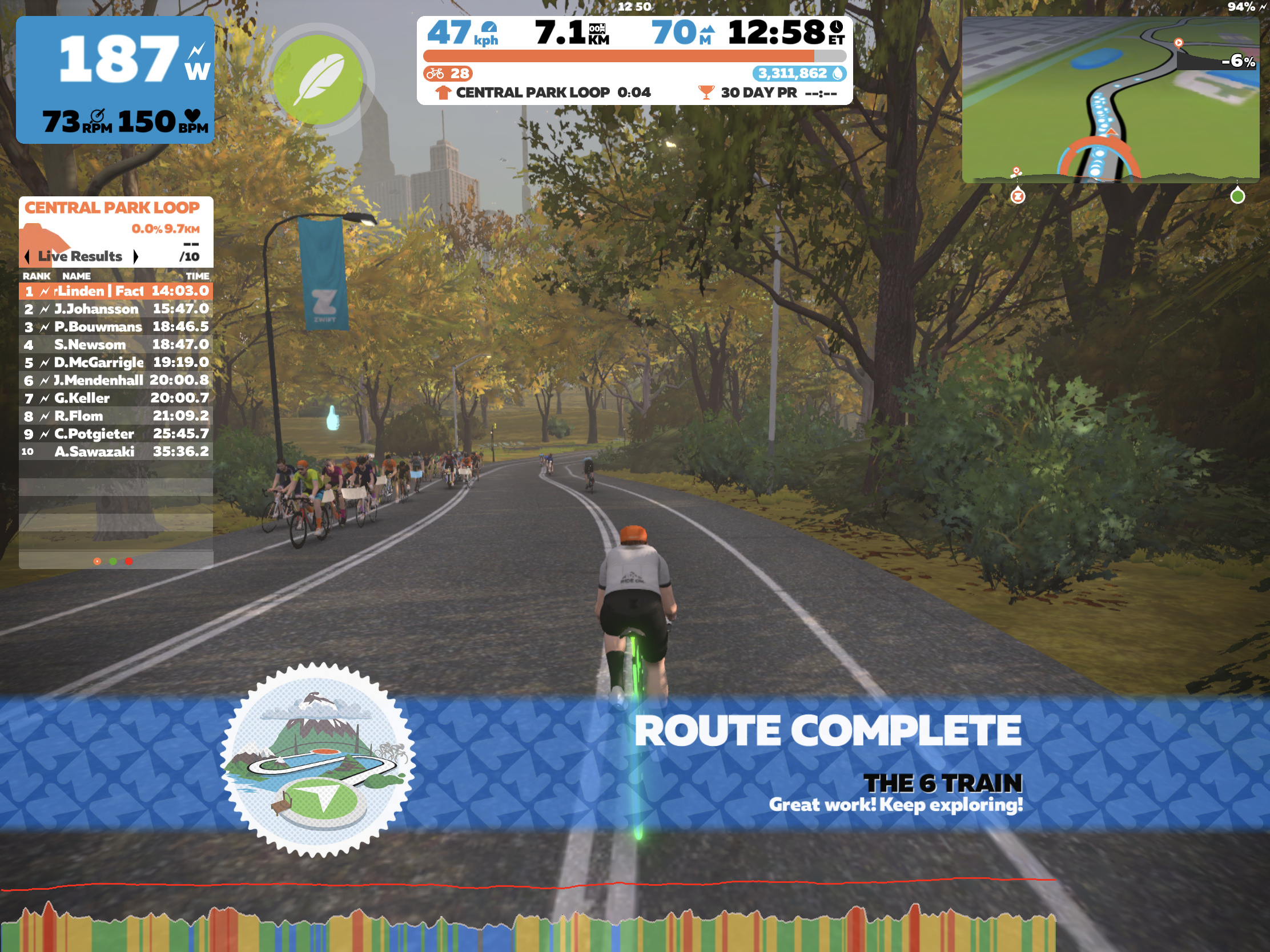1270x952 pixels.
Task: Click the thumbs-up Ride On icon
Action: (x=332, y=418)
